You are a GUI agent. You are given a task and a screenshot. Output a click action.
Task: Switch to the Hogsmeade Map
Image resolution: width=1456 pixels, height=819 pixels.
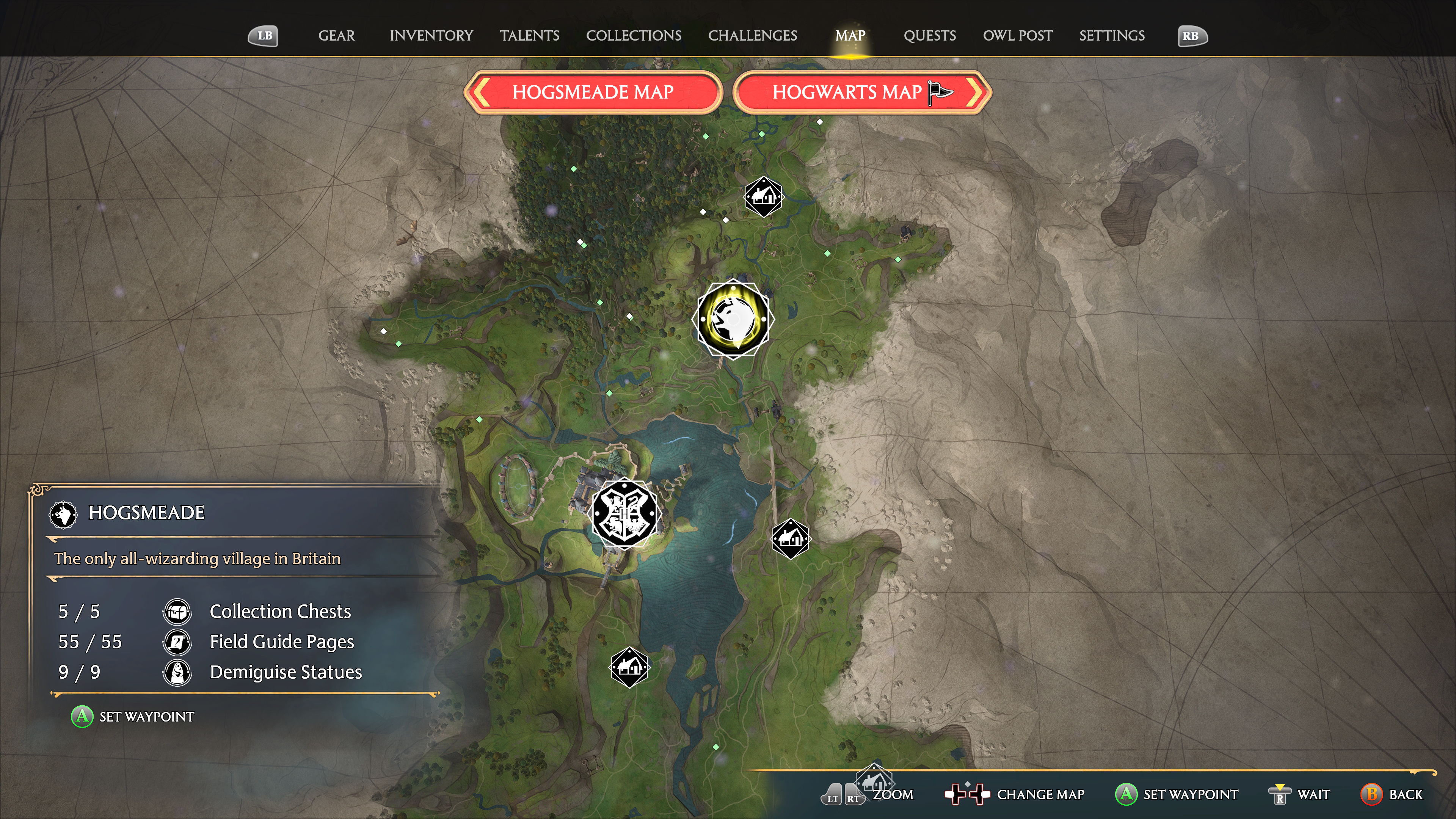(593, 92)
